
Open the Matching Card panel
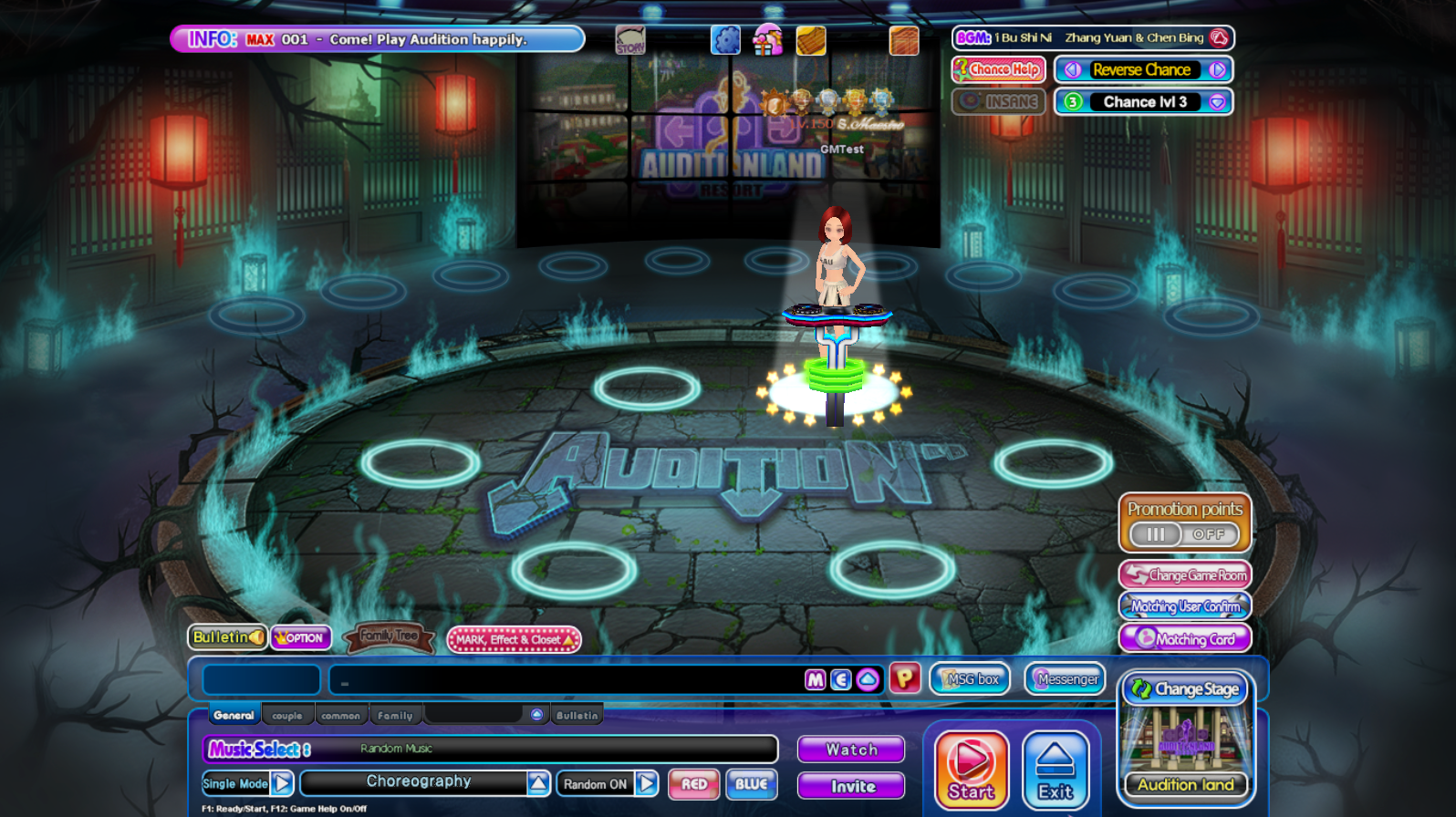pos(1185,638)
